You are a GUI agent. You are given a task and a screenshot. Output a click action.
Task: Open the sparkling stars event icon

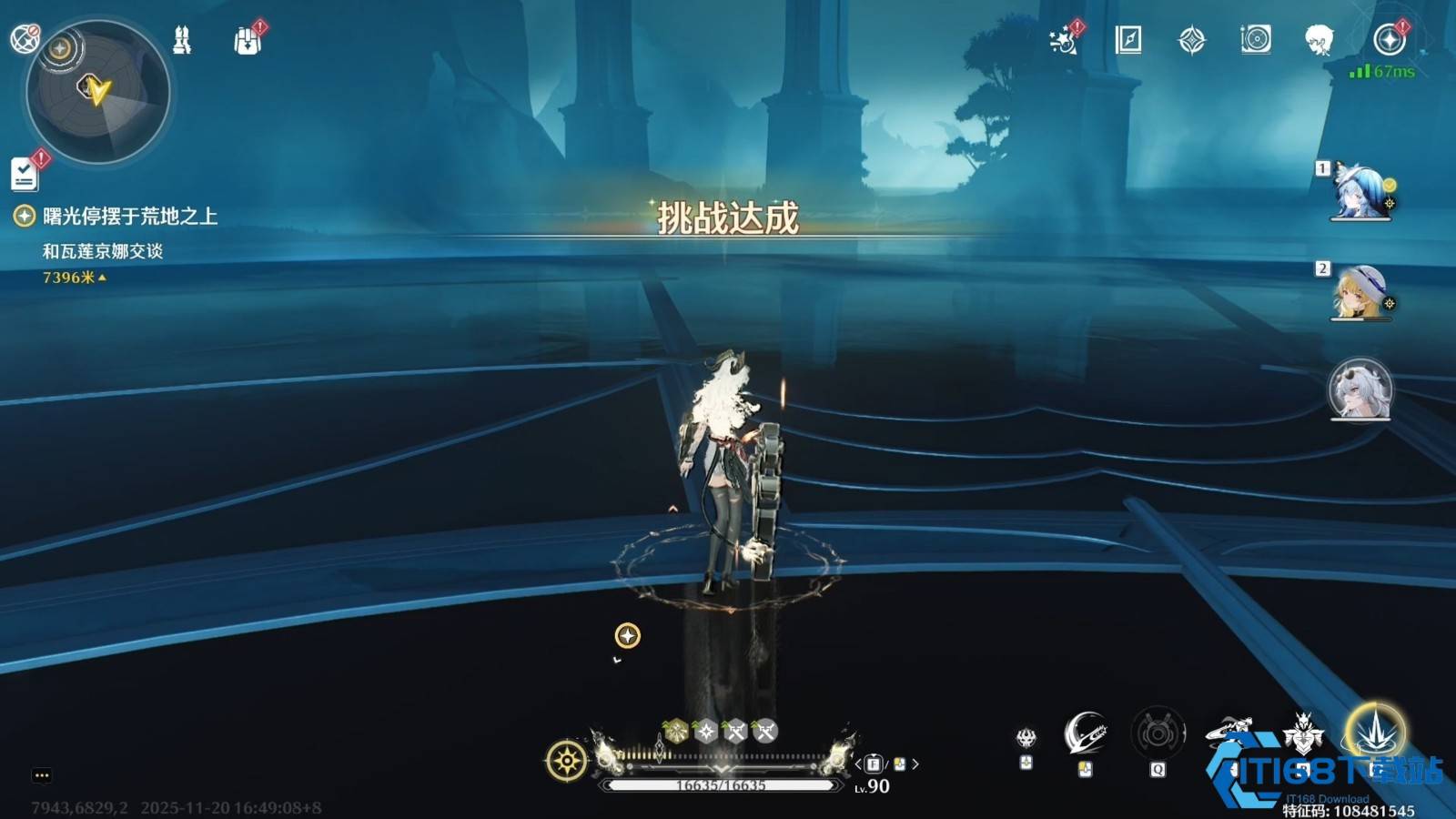1063,40
